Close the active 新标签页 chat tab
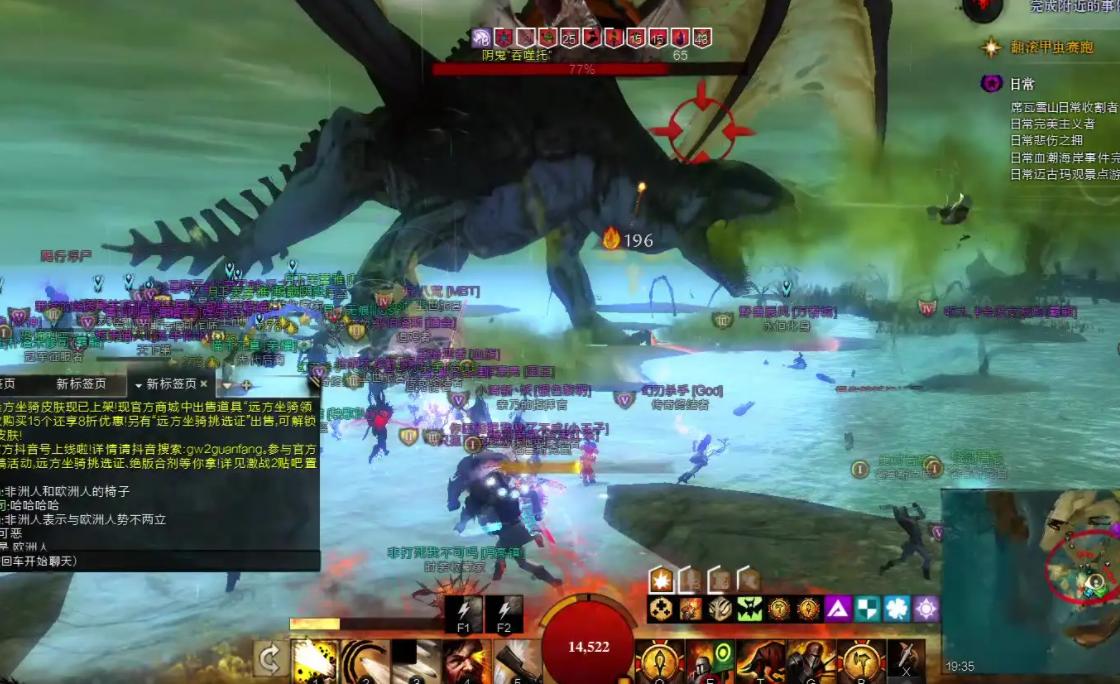The height and width of the screenshot is (684, 1120). tap(204, 383)
